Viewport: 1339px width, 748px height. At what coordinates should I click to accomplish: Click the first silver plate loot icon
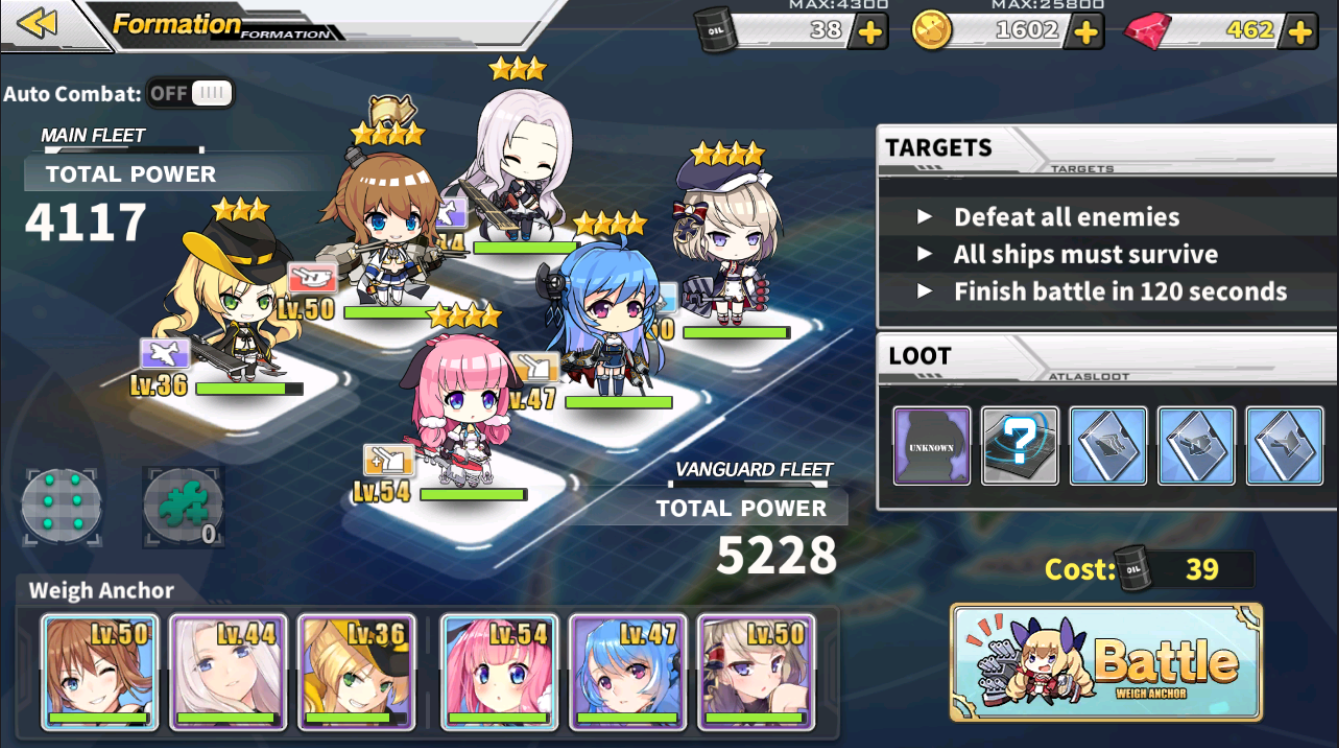click(x=1107, y=446)
